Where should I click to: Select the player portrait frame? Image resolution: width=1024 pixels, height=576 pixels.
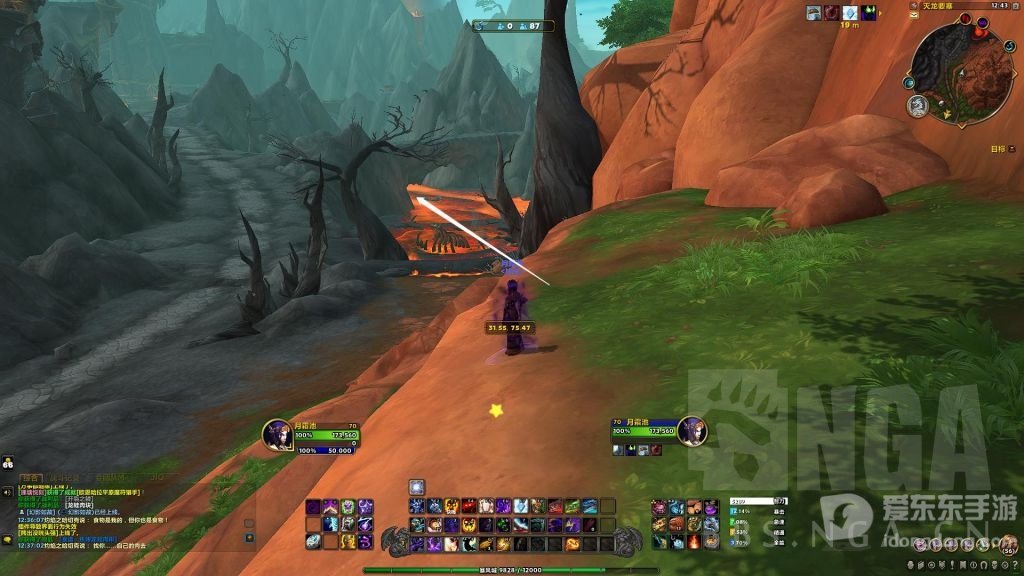coord(277,435)
